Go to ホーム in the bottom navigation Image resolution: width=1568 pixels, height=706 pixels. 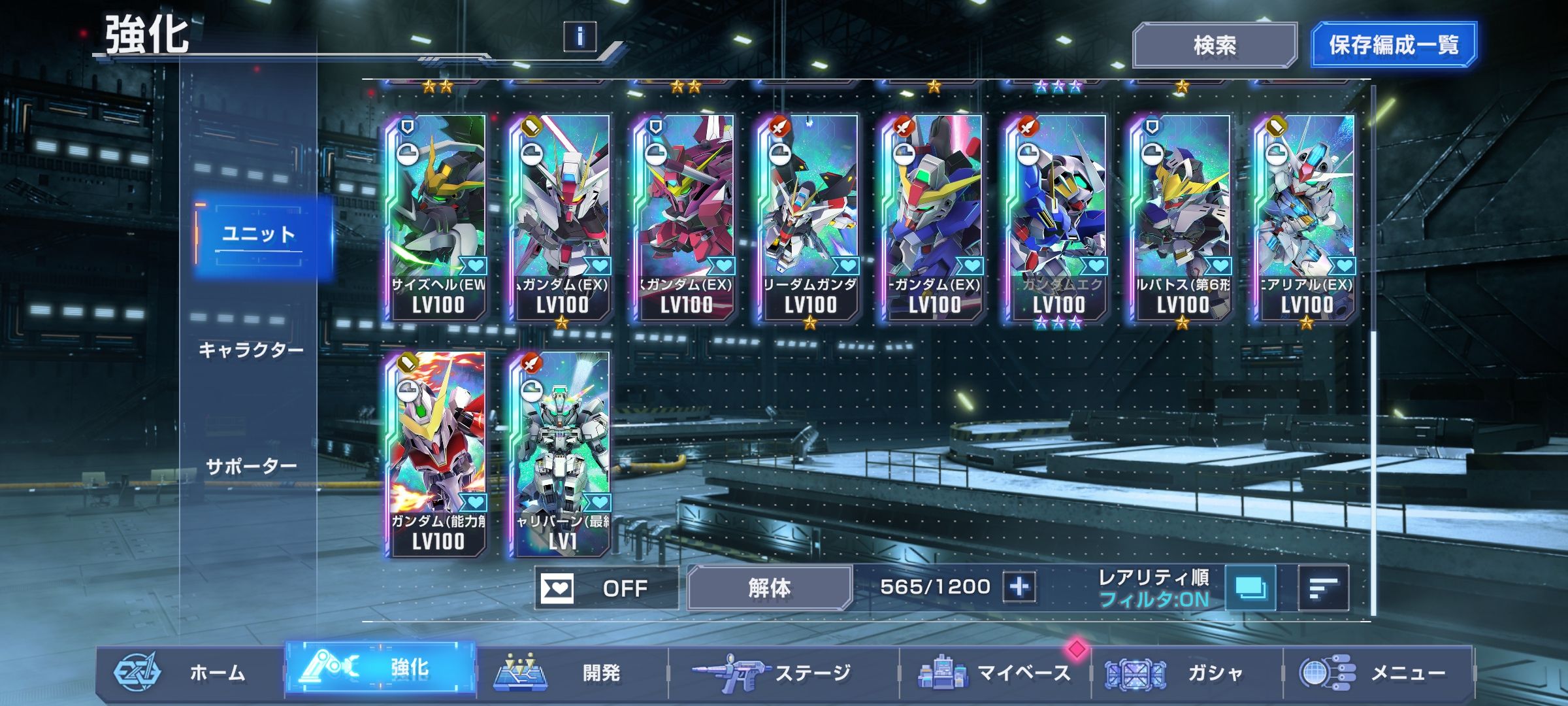point(189,672)
